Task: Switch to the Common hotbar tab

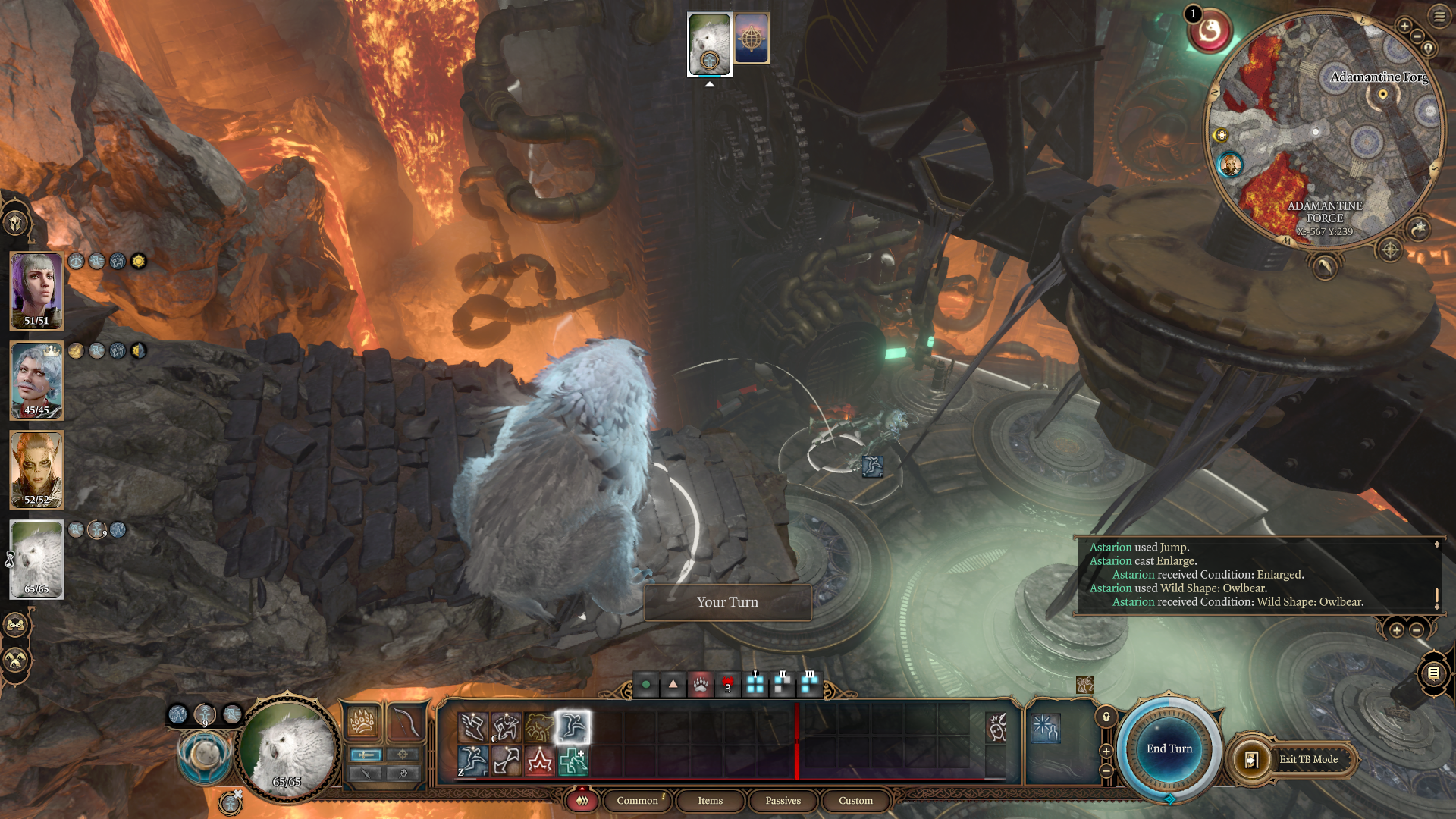Action: [x=637, y=800]
